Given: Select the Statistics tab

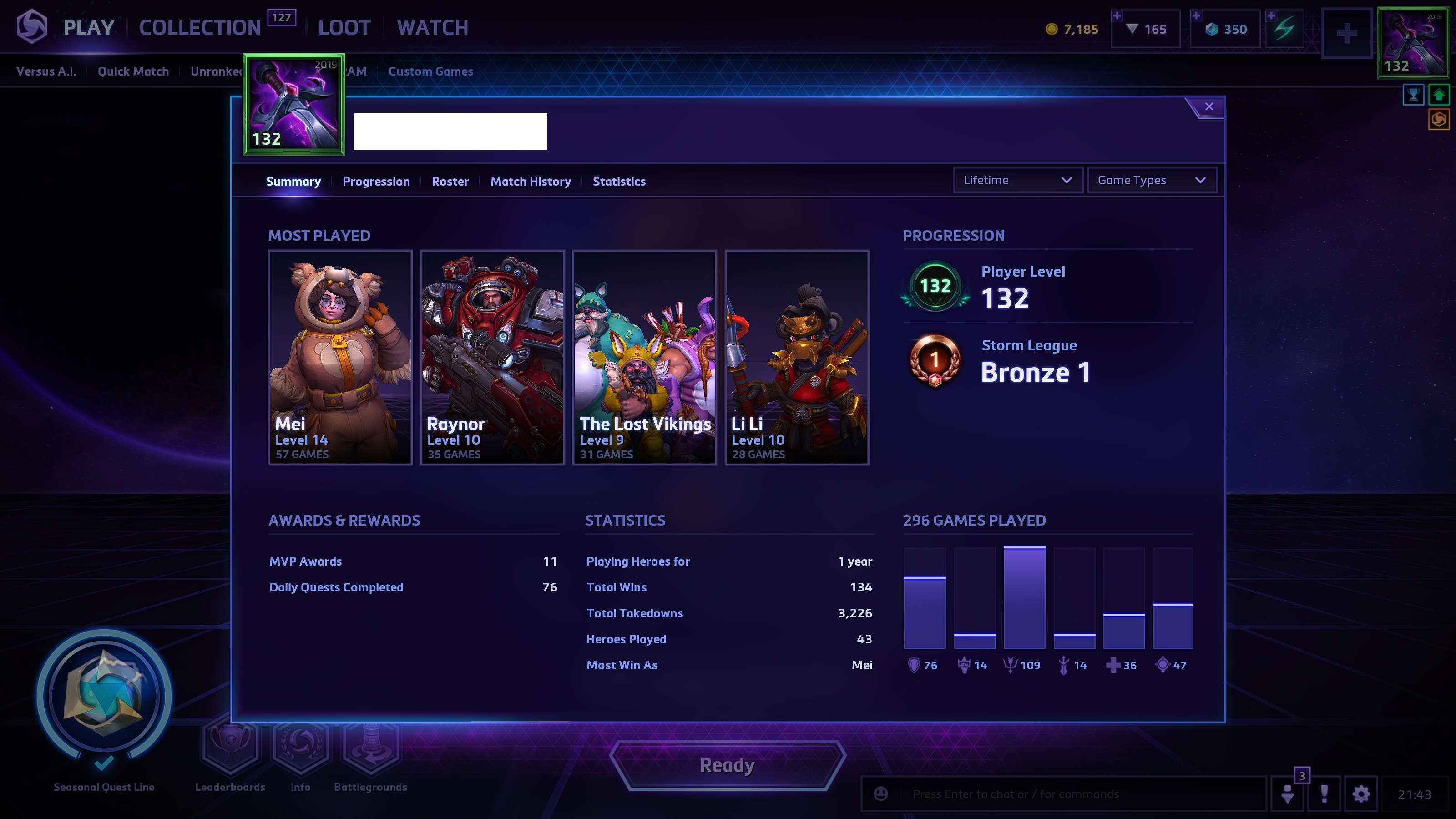Looking at the screenshot, I should pos(619,182).
